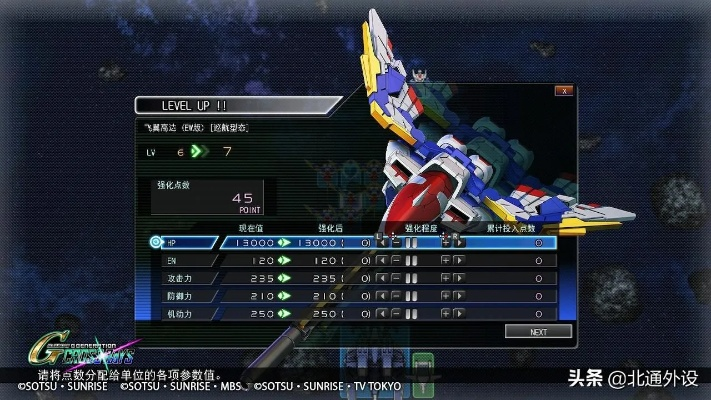Increase 防御力 using its plus button
Viewport: 711px width, 400px height.
point(446,296)
